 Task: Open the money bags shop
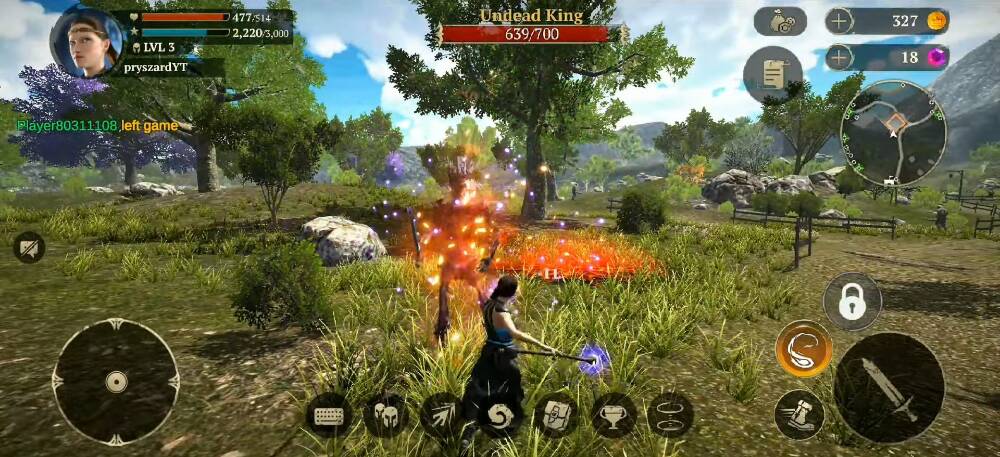(x=780, y=21)
